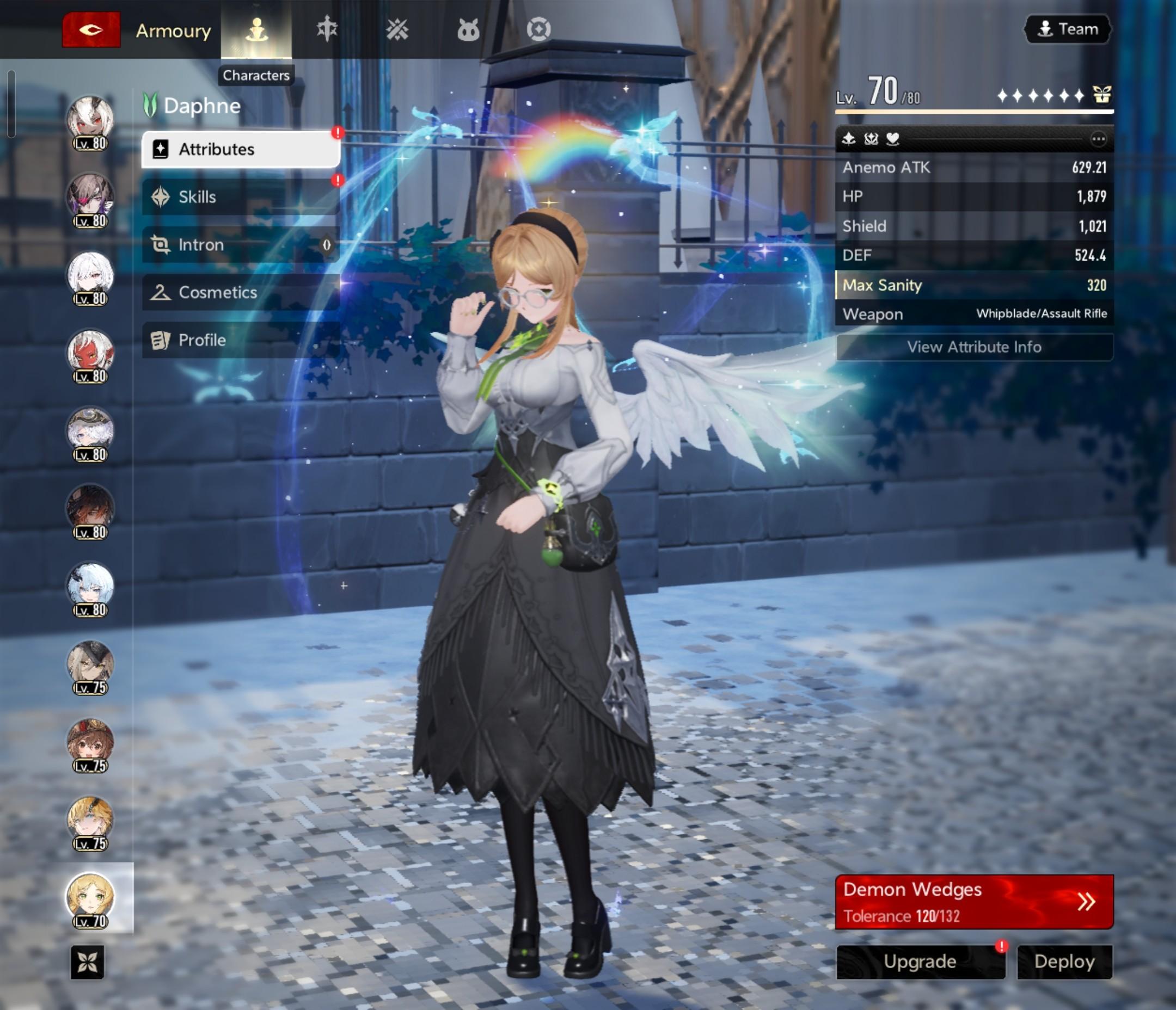Choose the blue-haired Lv. 80 character portrait
The image size is (1176, 1010).
tap(90, 586)
